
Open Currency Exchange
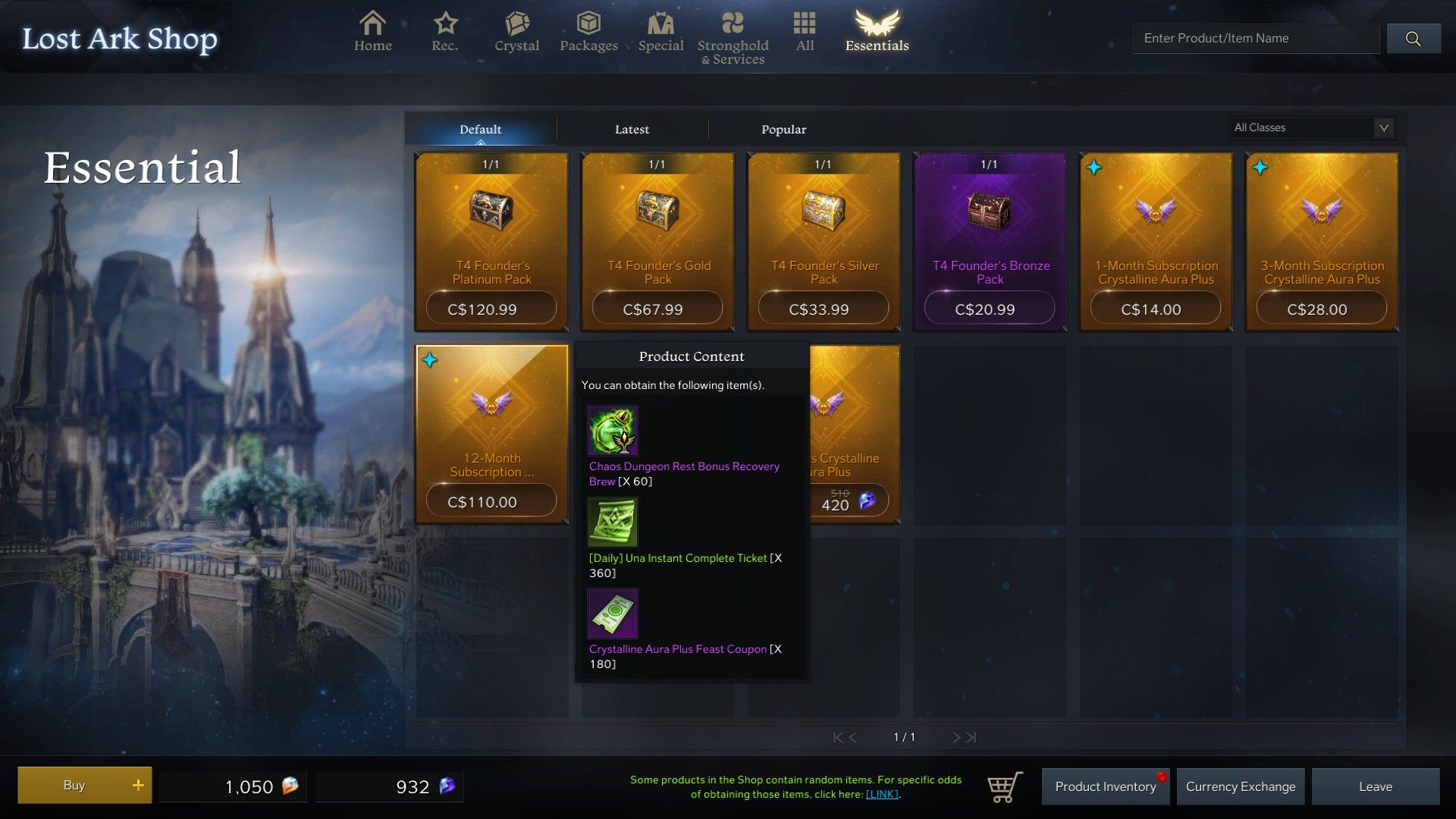[1241, 786]
